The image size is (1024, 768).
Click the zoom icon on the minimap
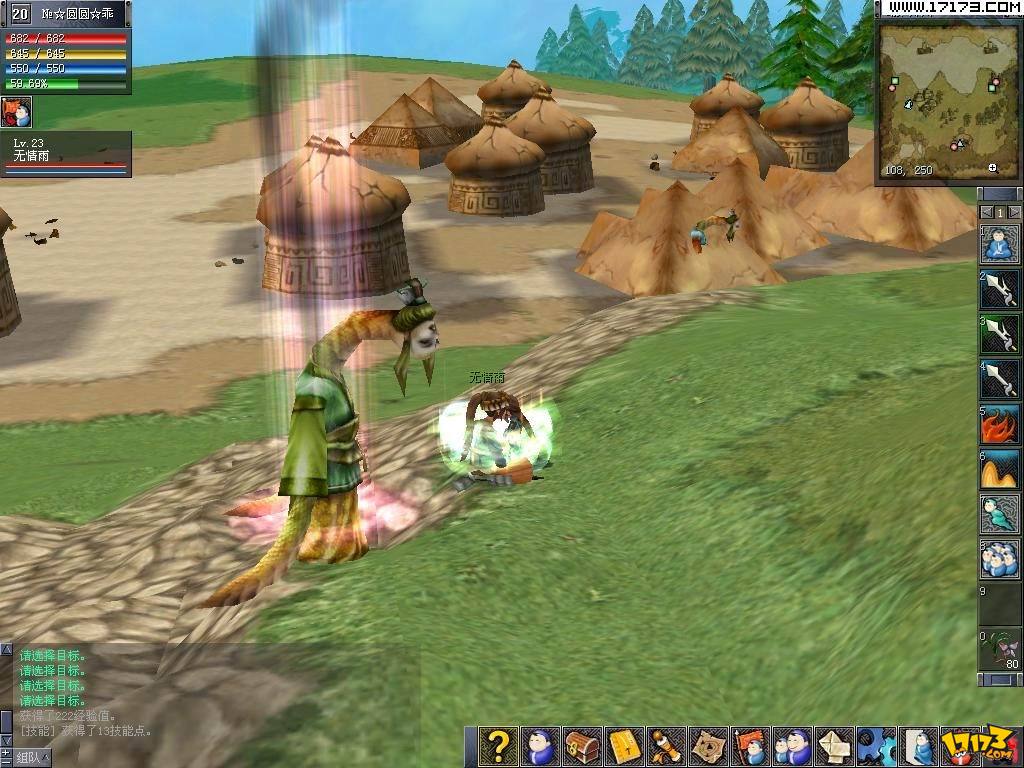tap(992, 168)
